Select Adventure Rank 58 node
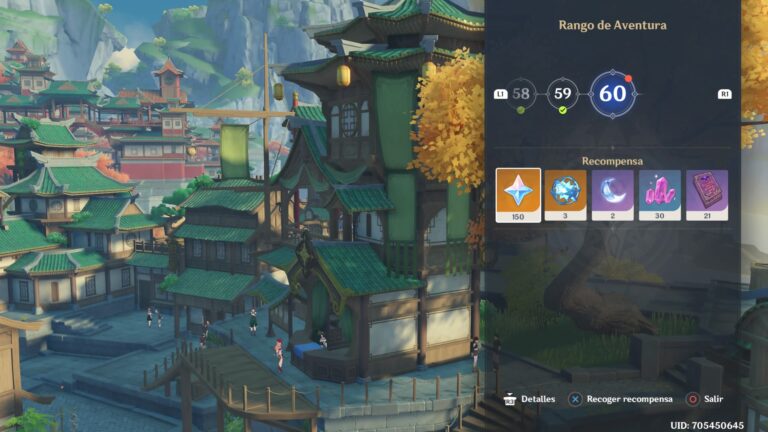Viewport: 768px width, 432px height. click(x=521, y=94)
